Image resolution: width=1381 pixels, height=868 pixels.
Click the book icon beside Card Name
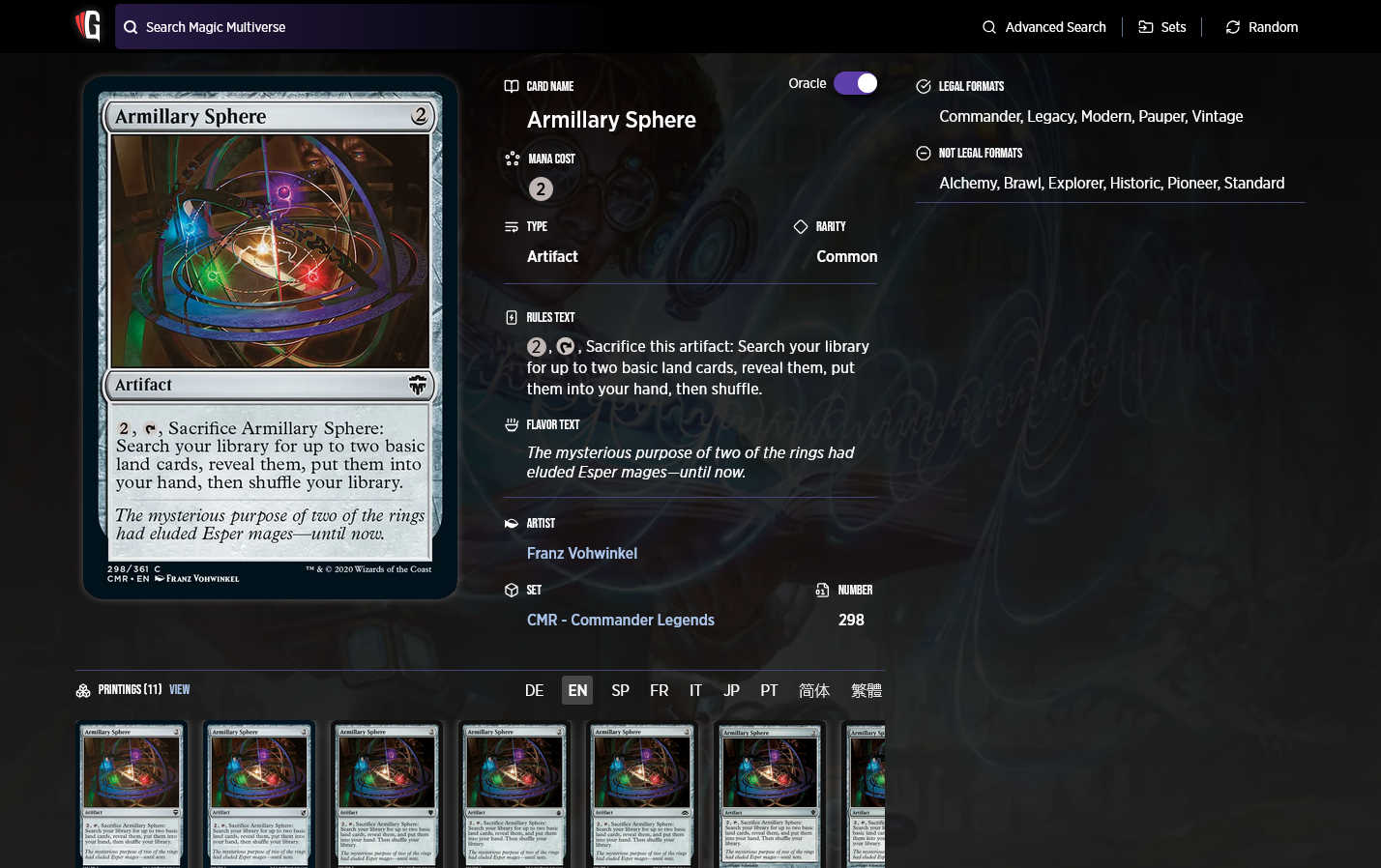pyautogui.click(x=511, y=85)
